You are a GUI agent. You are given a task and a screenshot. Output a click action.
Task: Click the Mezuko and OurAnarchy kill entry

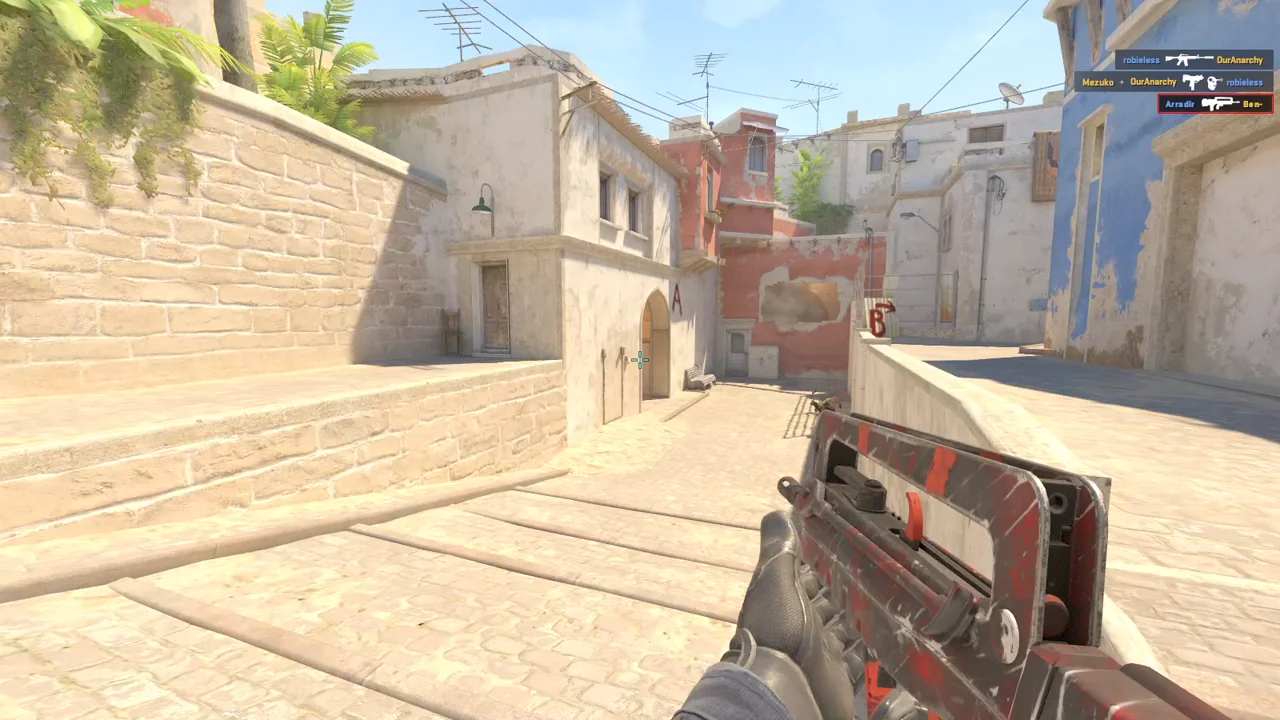click(1173, 82)
